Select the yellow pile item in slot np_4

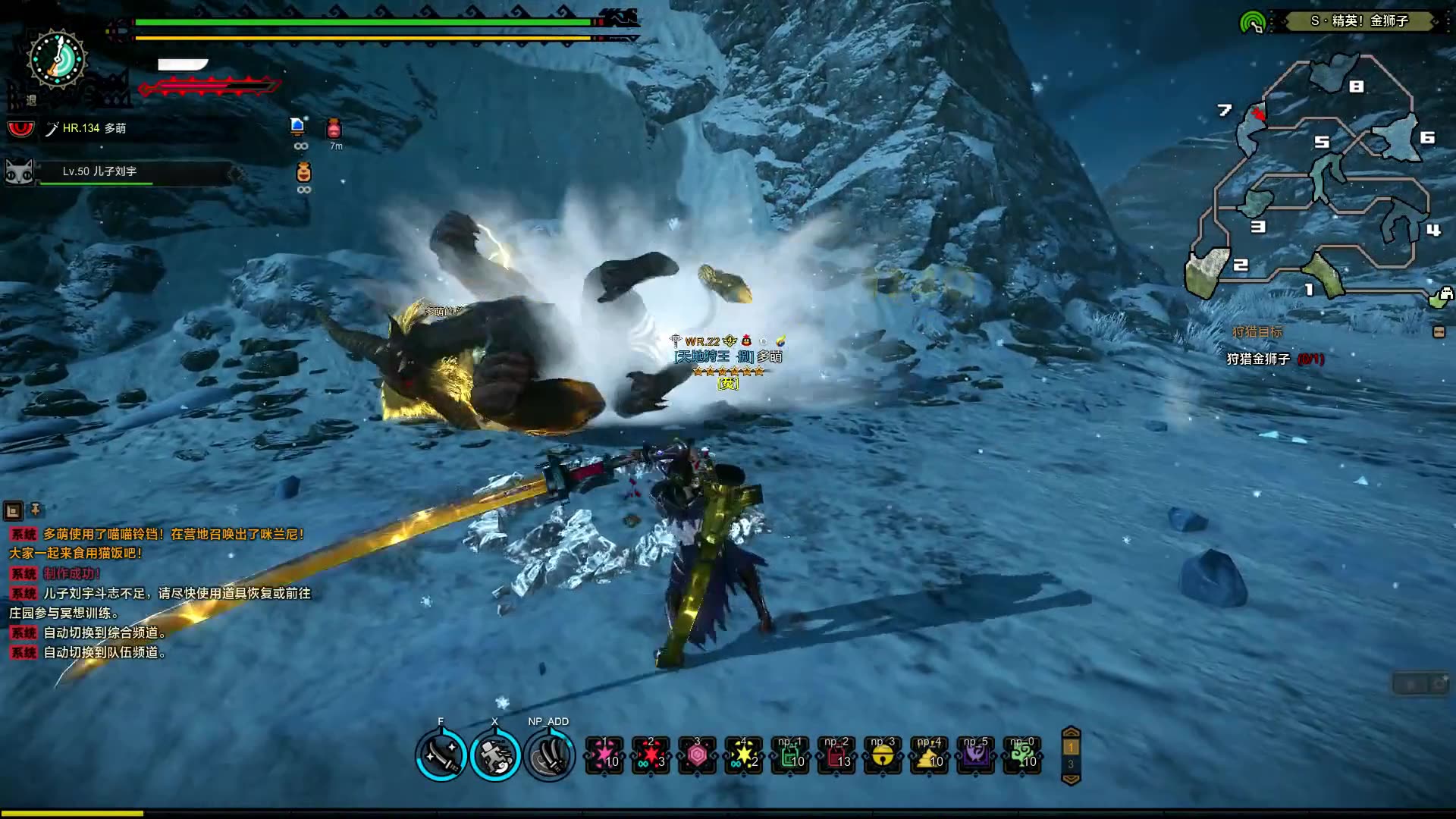930,755
